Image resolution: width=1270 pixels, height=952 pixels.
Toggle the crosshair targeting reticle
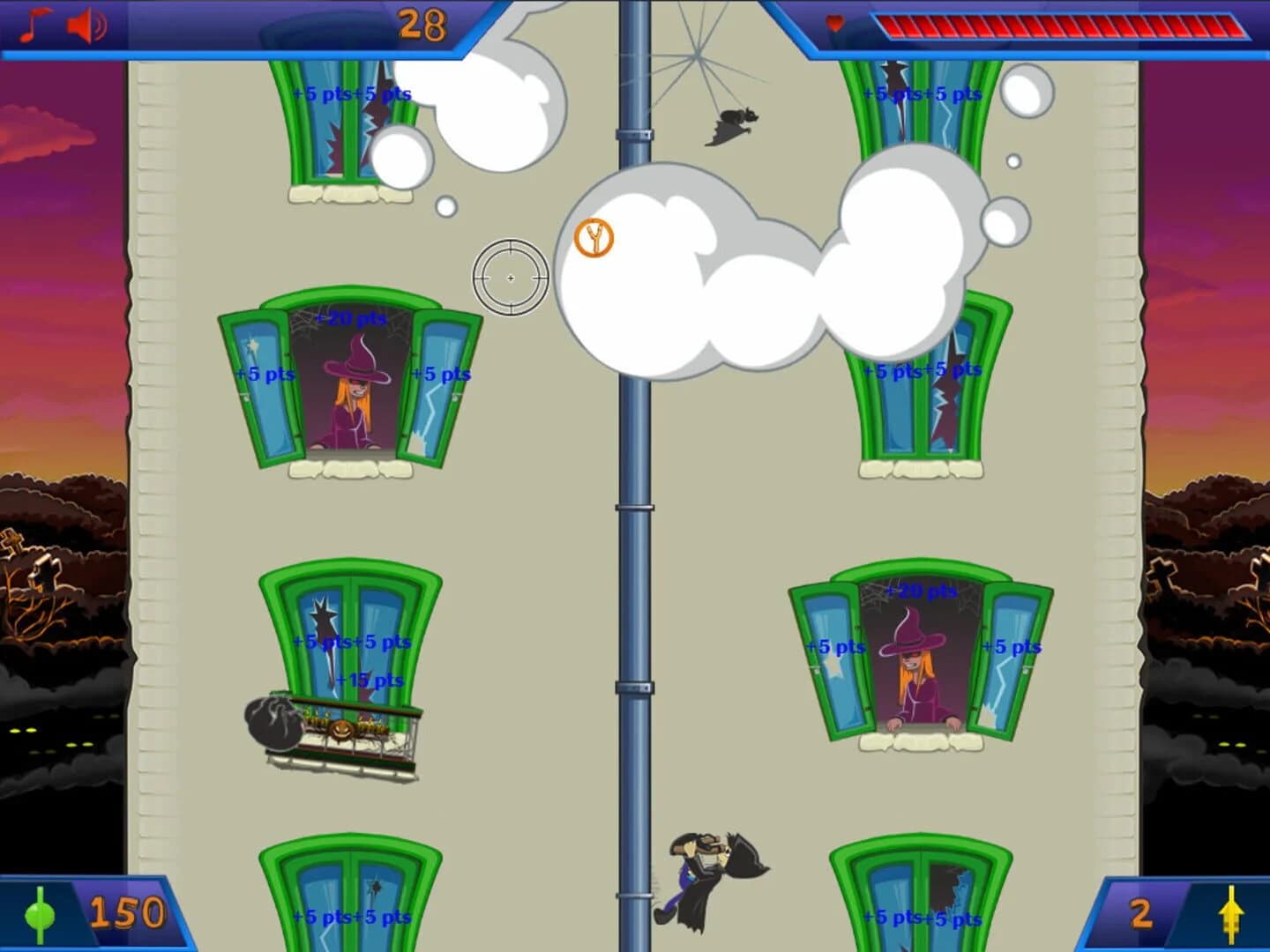[512, 278]
